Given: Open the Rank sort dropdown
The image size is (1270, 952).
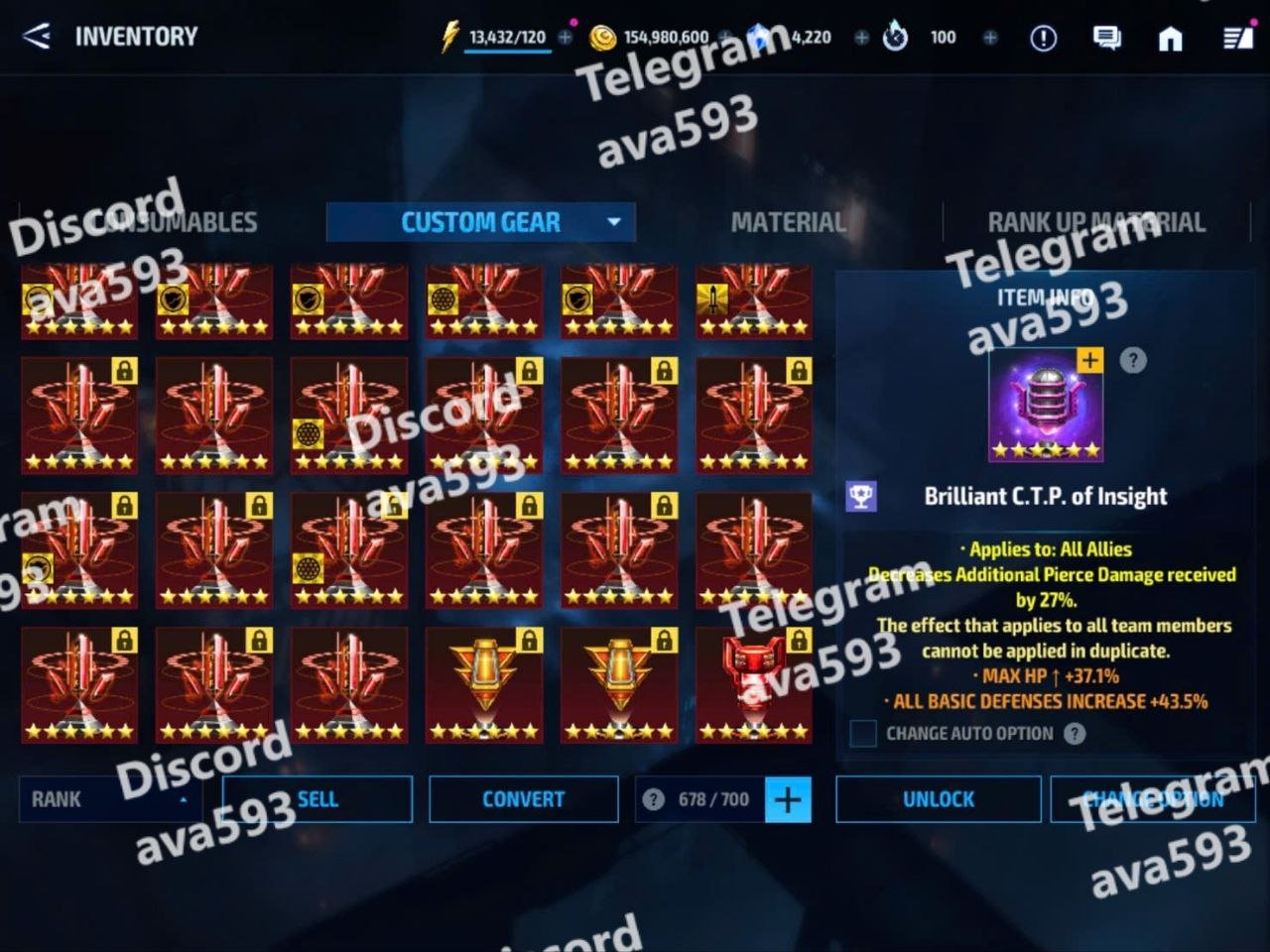Looking at the screenshot, I should coord(109,799).
